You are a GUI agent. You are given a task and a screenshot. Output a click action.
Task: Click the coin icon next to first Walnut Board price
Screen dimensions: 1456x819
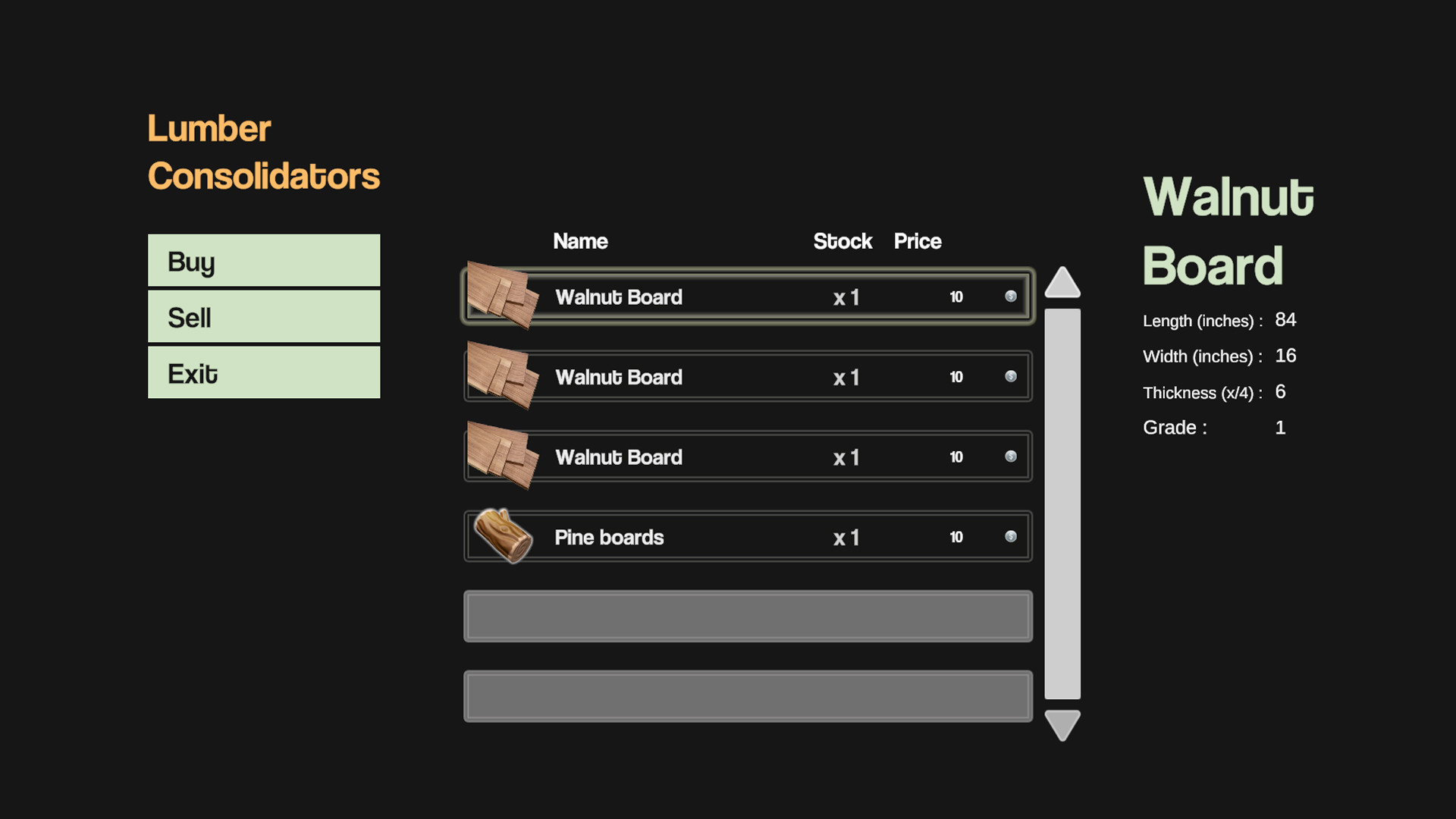(x=1011, y=297)
